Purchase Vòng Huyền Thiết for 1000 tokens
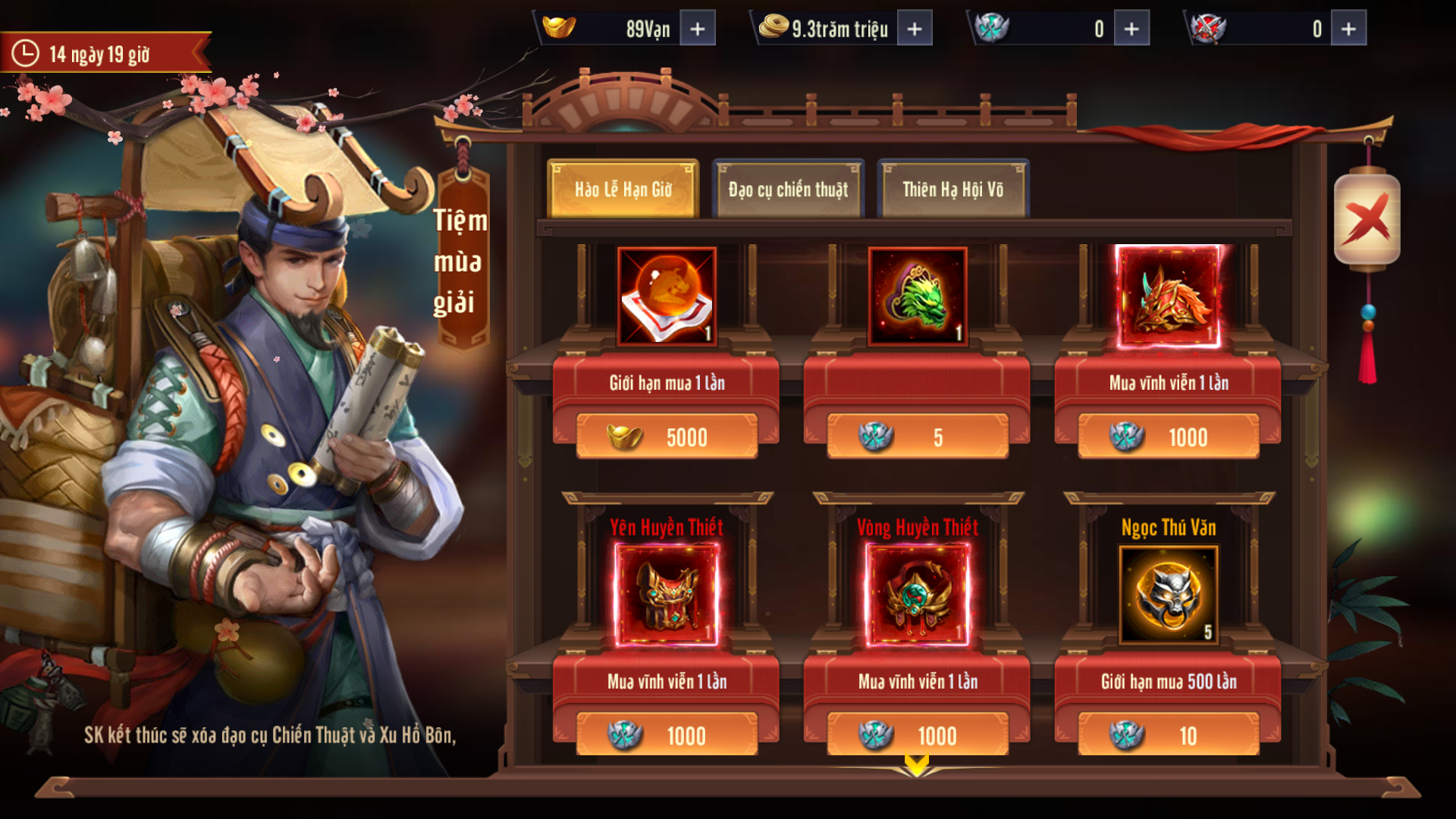 pos(918,735)
